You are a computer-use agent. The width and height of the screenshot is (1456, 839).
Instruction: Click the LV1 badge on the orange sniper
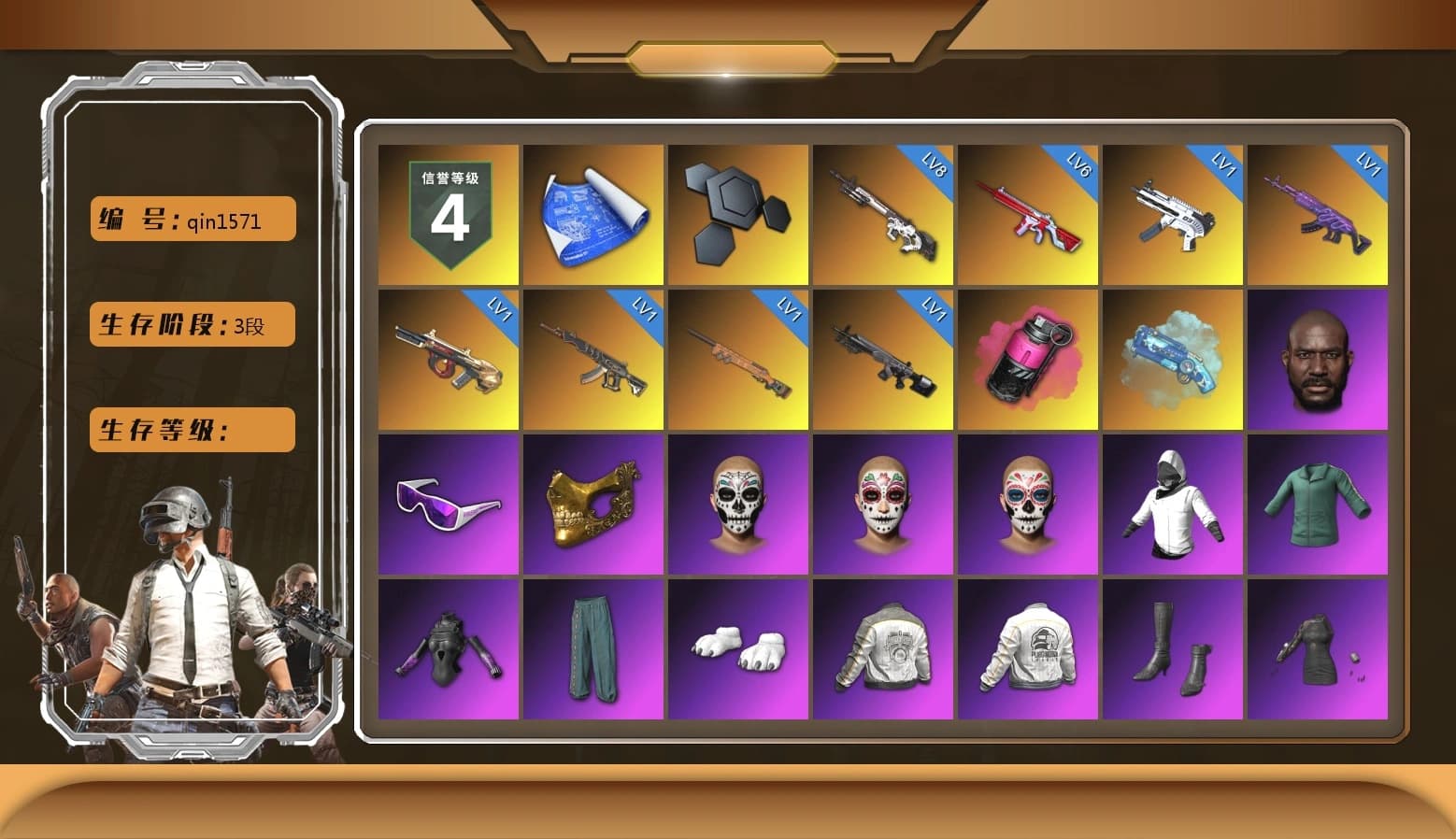pos(790,311)
